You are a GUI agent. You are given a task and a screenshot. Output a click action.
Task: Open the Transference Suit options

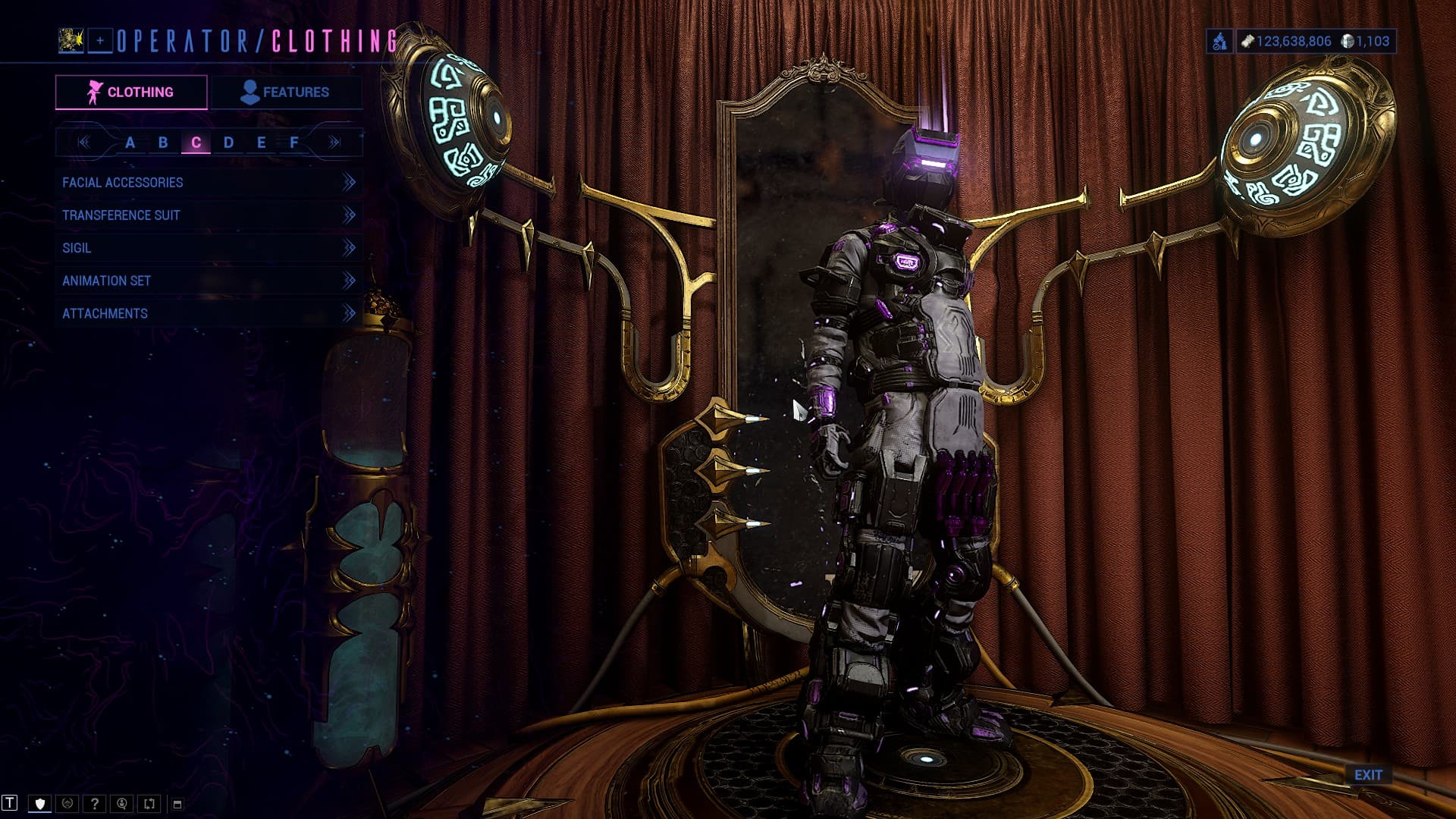point(208,215)
